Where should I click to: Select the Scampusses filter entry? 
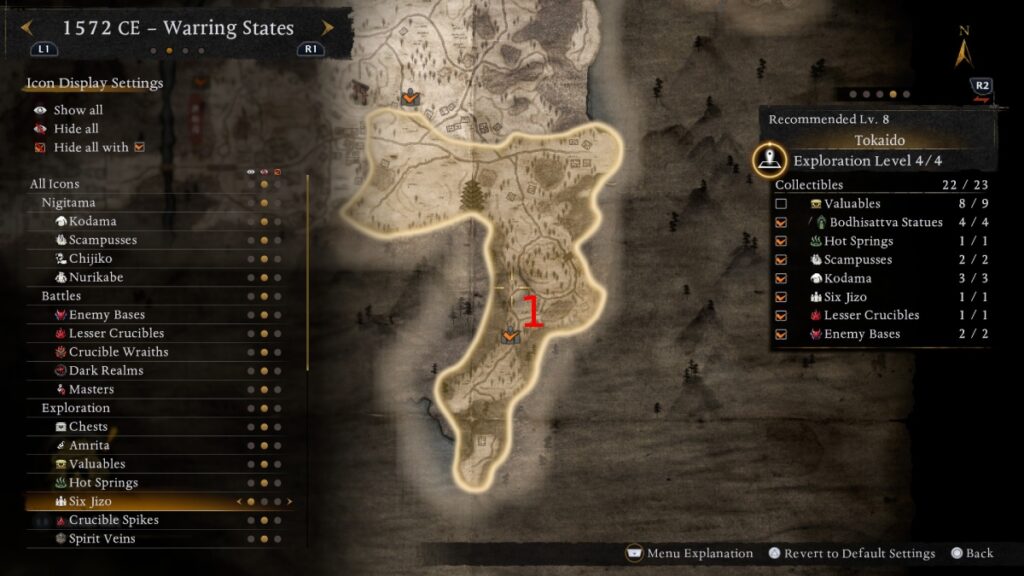click(x=102, y=240)
